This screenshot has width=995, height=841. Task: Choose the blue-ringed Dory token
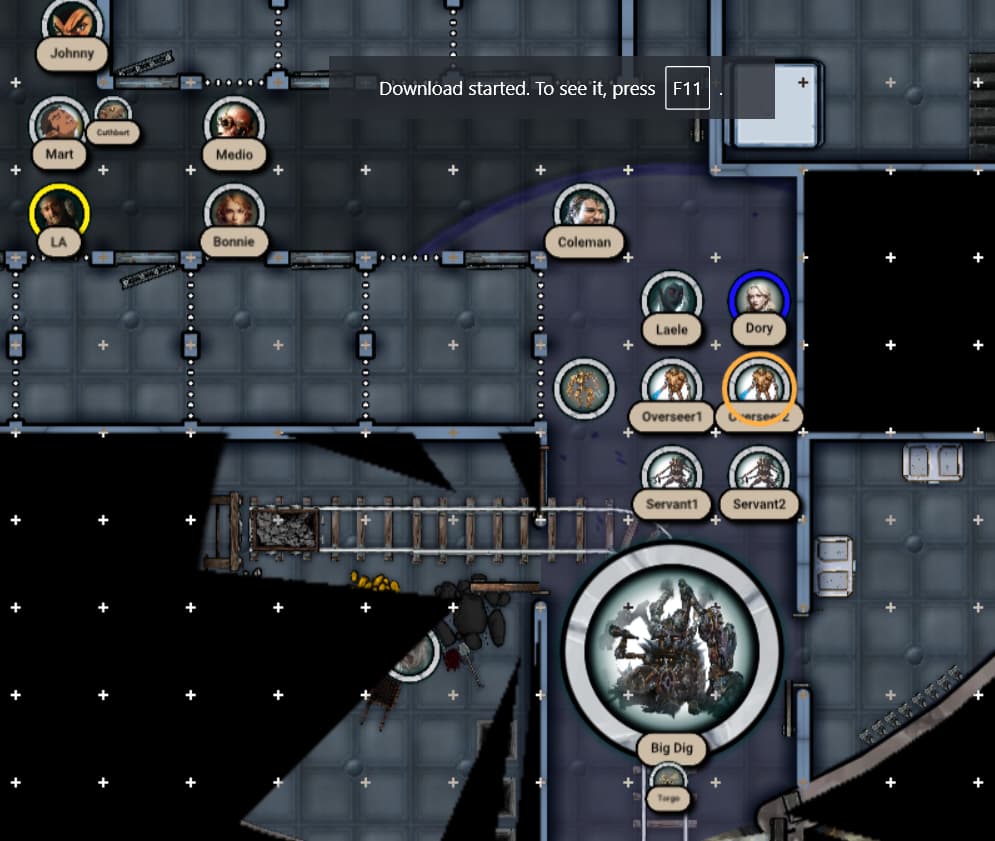click(759, 298)
